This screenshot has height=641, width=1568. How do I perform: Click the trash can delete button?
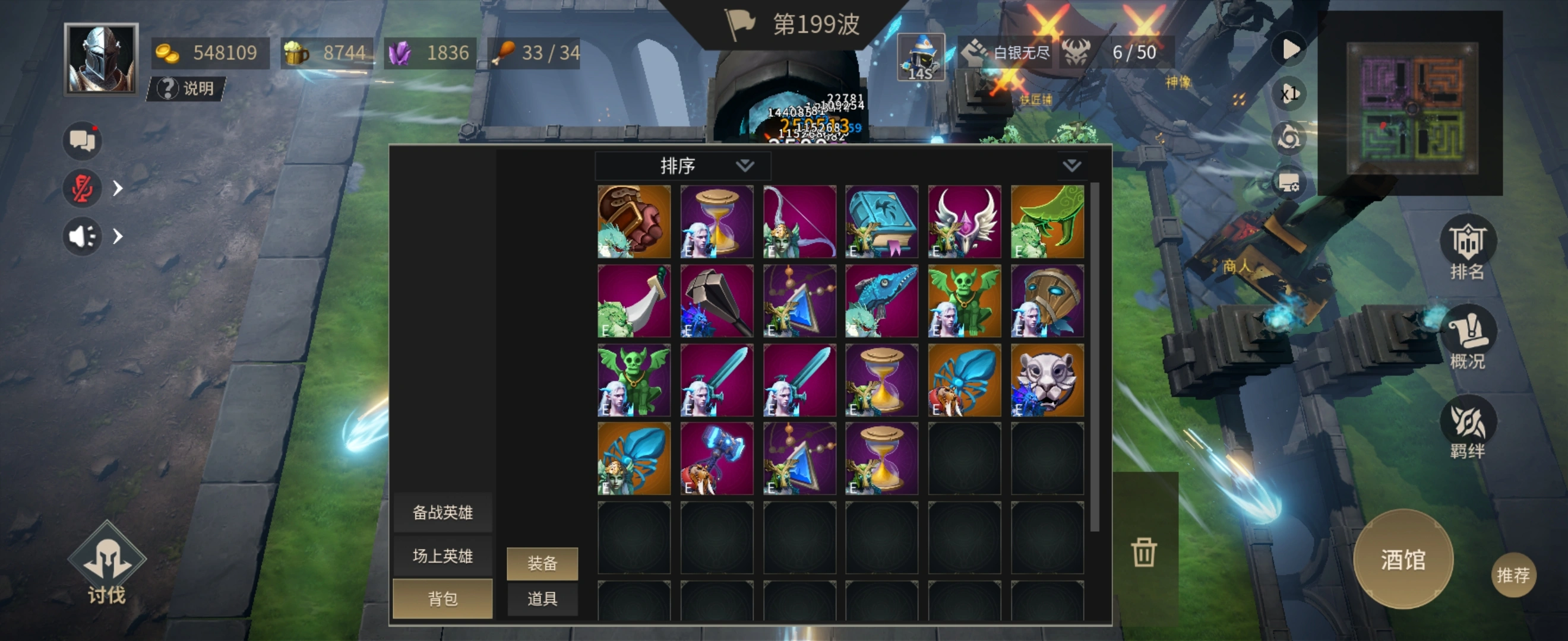[x=1144, y=551]
